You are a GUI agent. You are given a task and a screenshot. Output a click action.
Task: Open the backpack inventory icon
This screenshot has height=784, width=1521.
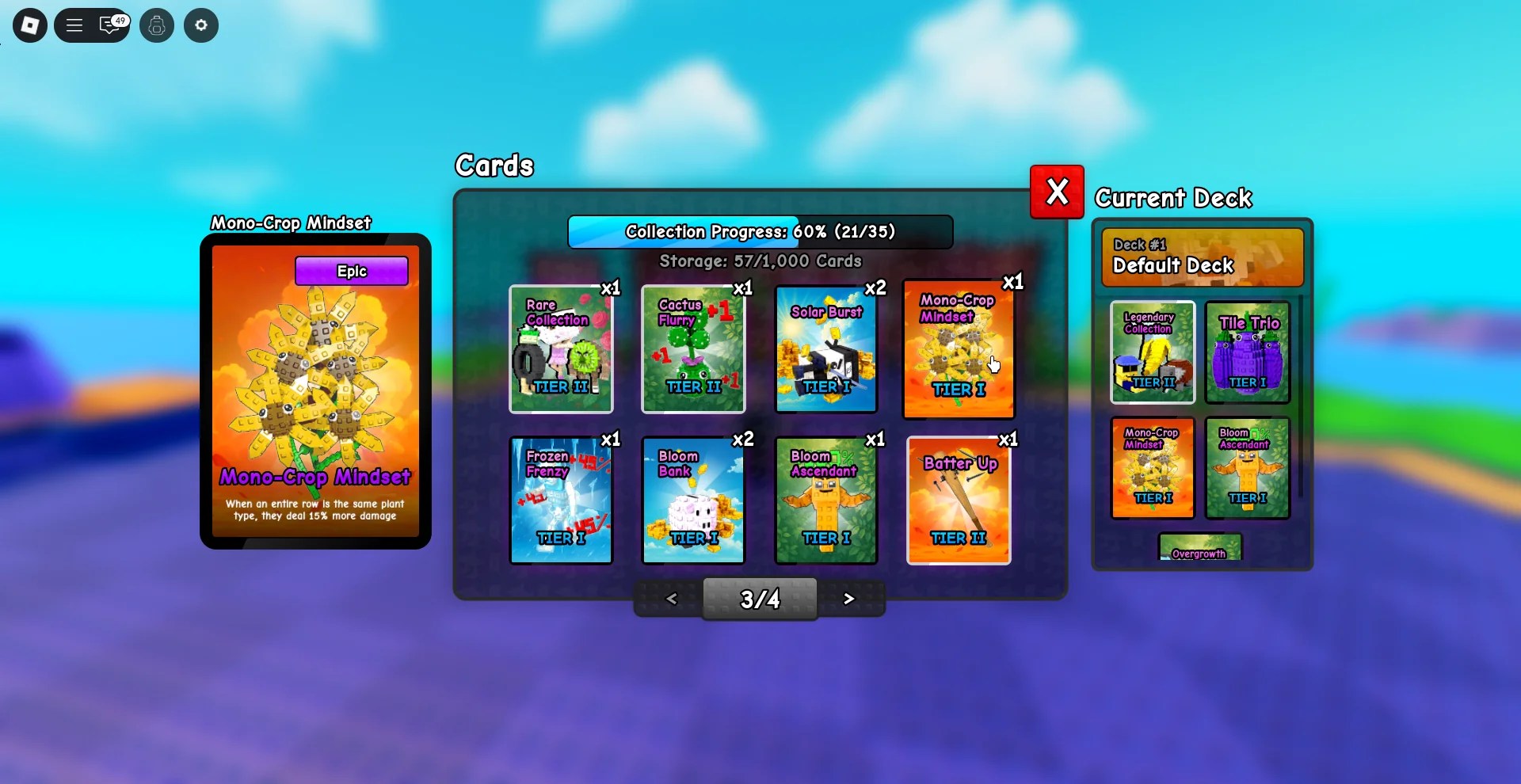[157, 25]
